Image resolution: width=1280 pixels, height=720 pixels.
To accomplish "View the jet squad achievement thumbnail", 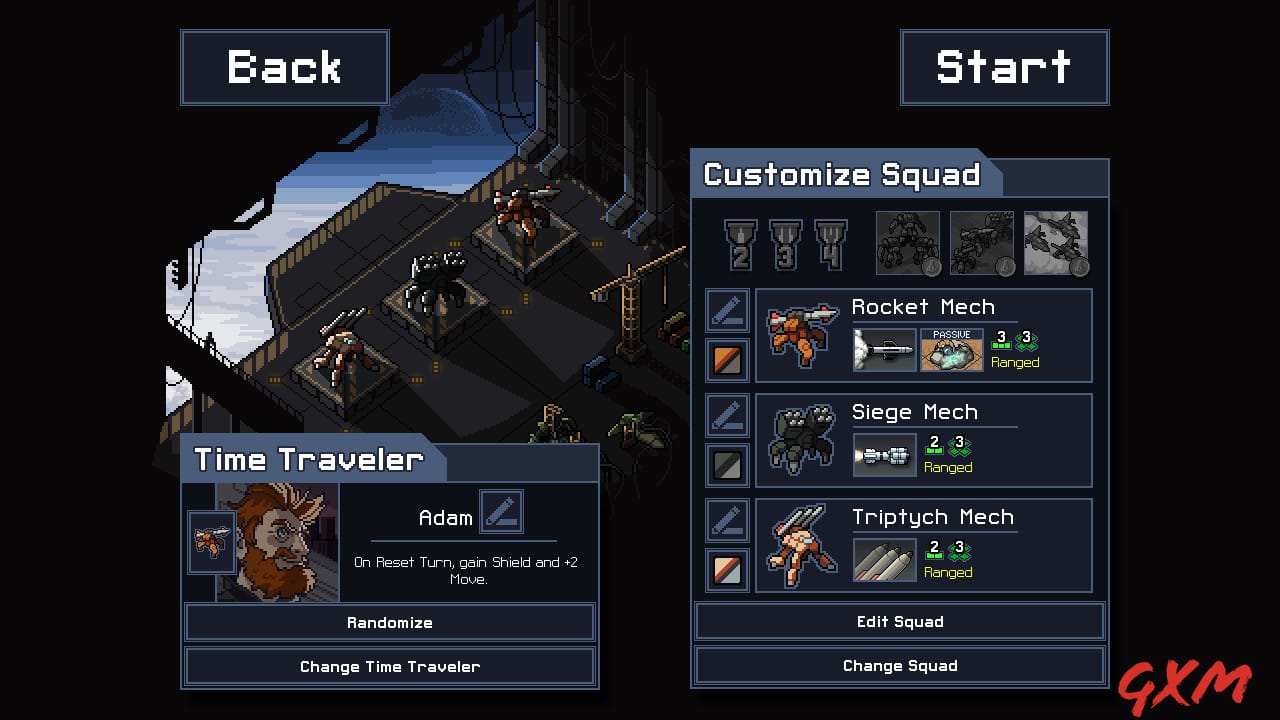I will coord(1055,242).
